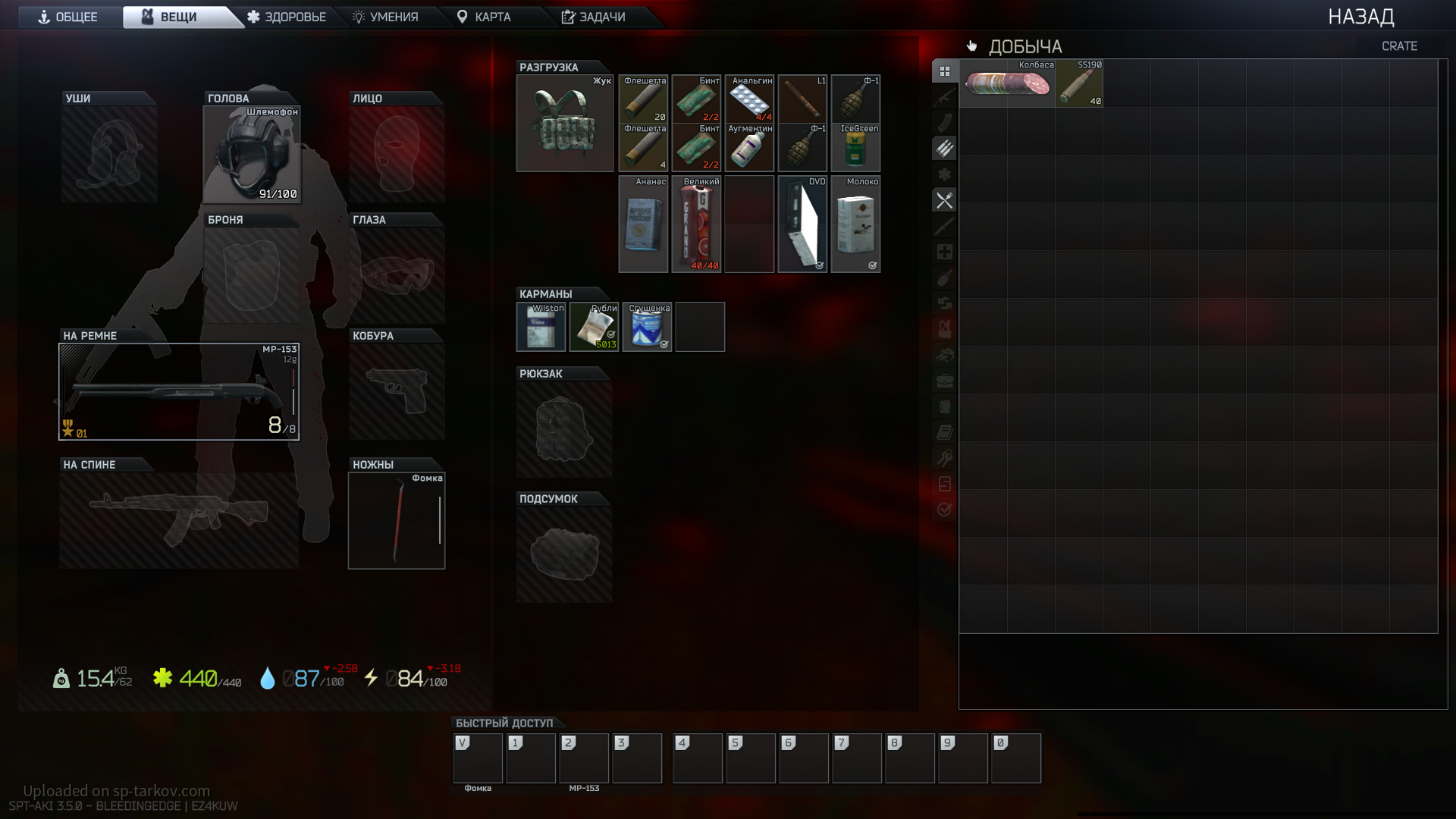Image resolution: width=1456 pixels, height=819 pixels.
Task: Select the Wilston cigarettes pack
Action: [x=541, y=327]
